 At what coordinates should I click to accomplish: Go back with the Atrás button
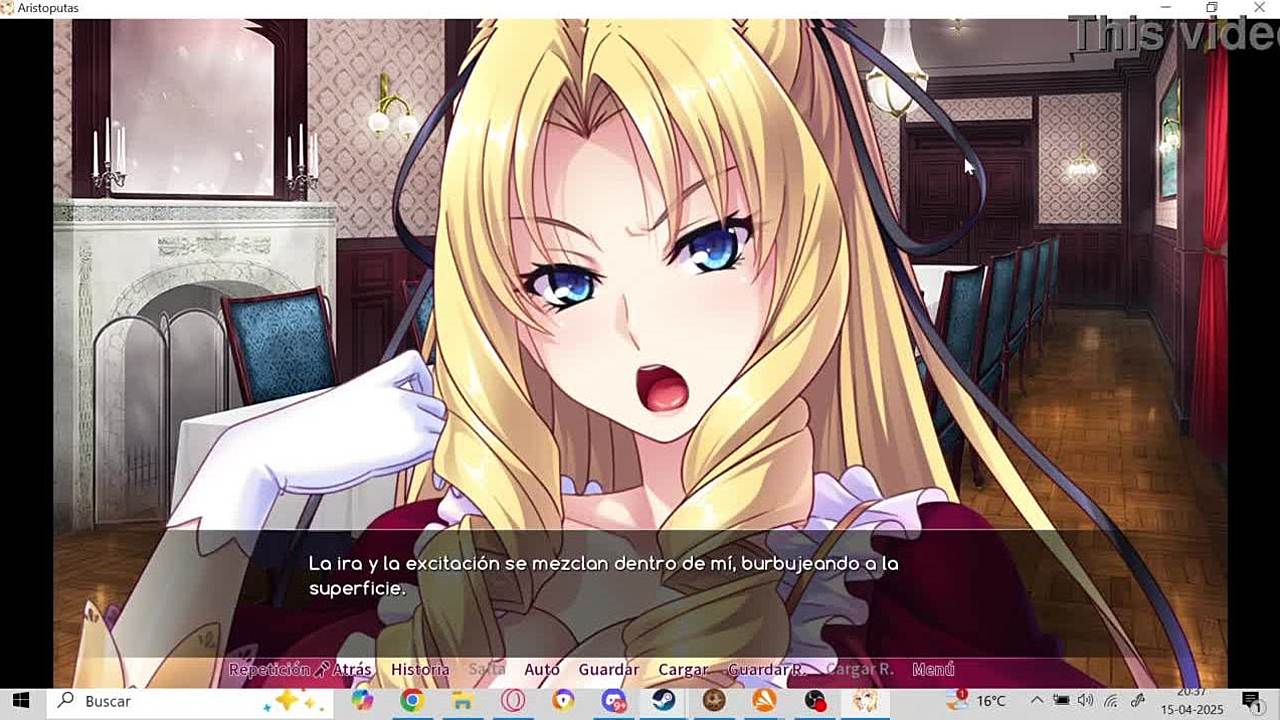352,670
